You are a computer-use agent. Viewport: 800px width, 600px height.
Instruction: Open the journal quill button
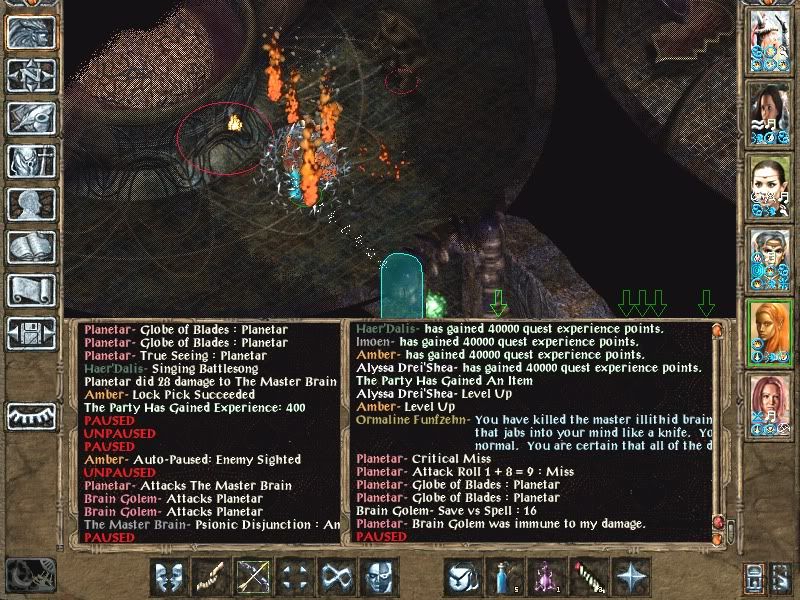(32, 119)
